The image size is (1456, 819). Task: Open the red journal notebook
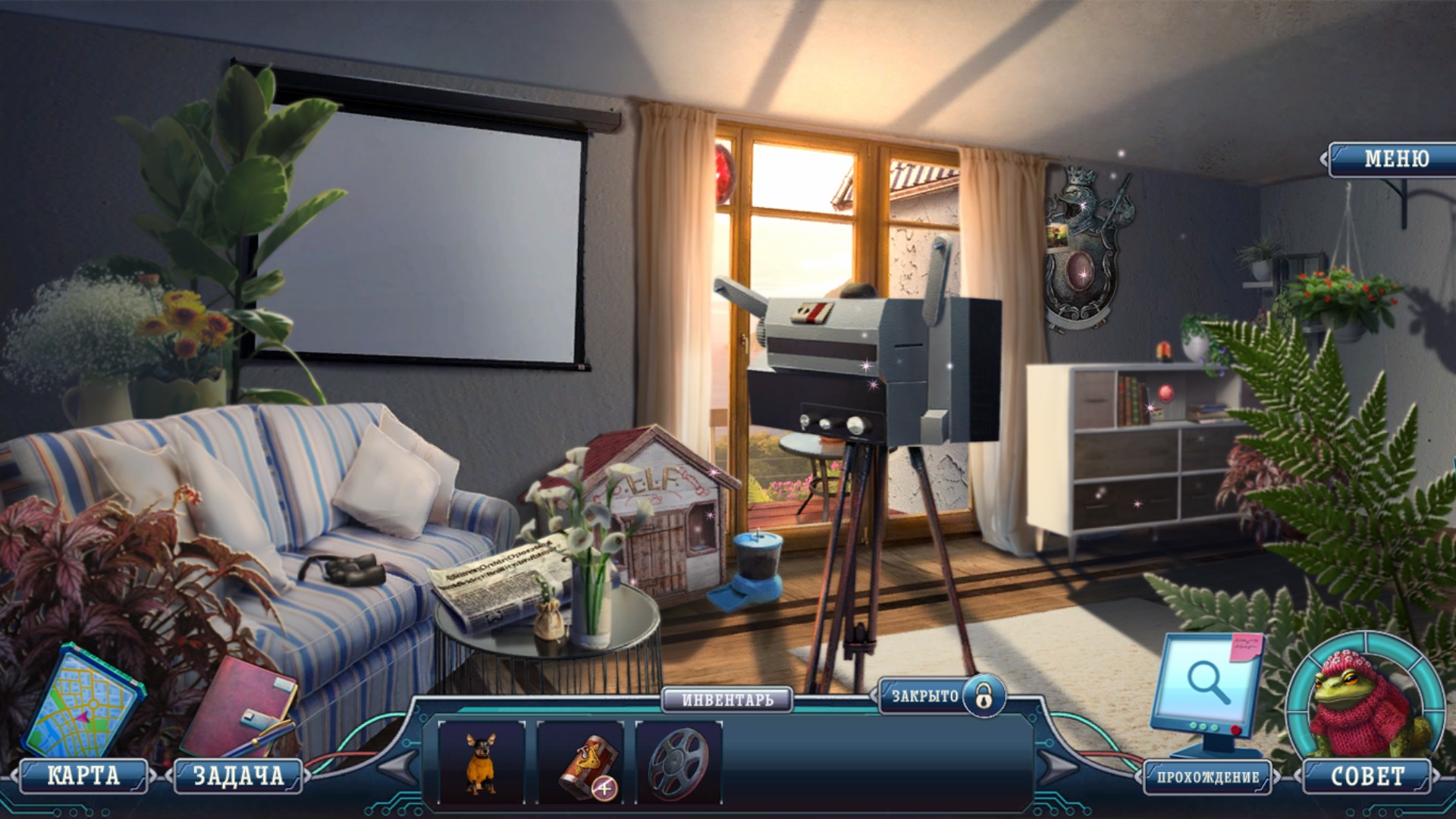(239, 709)
